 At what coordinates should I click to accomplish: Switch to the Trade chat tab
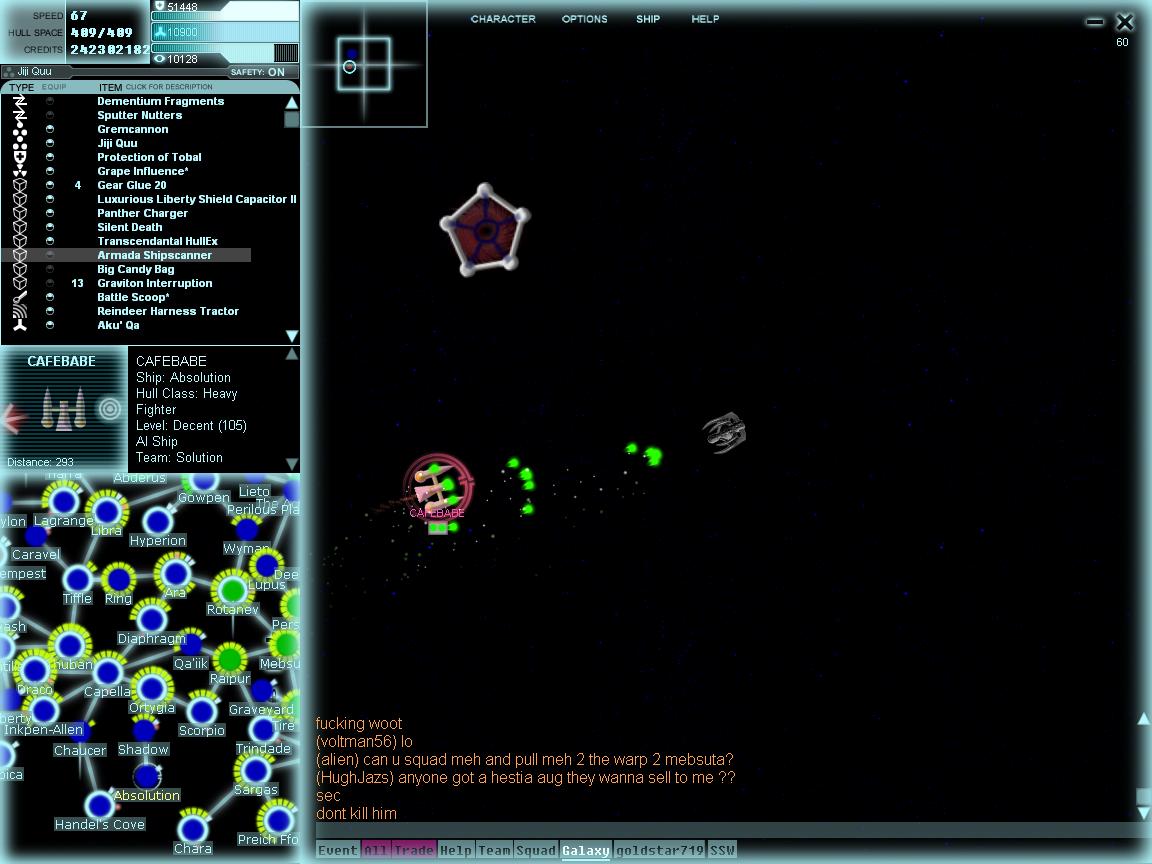pos(413,851)
